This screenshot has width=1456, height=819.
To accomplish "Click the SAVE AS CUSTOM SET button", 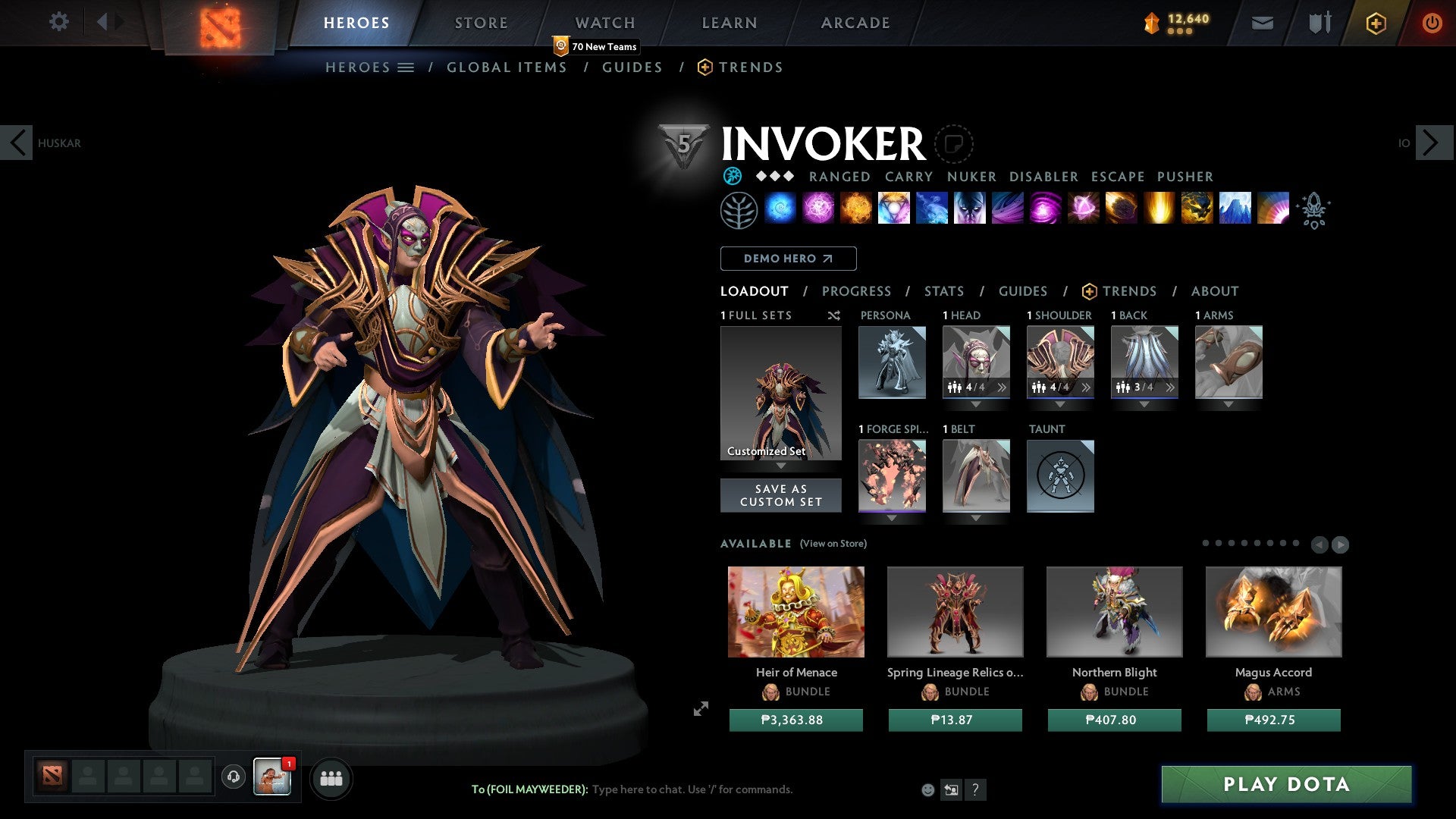I will pos(780,495).
